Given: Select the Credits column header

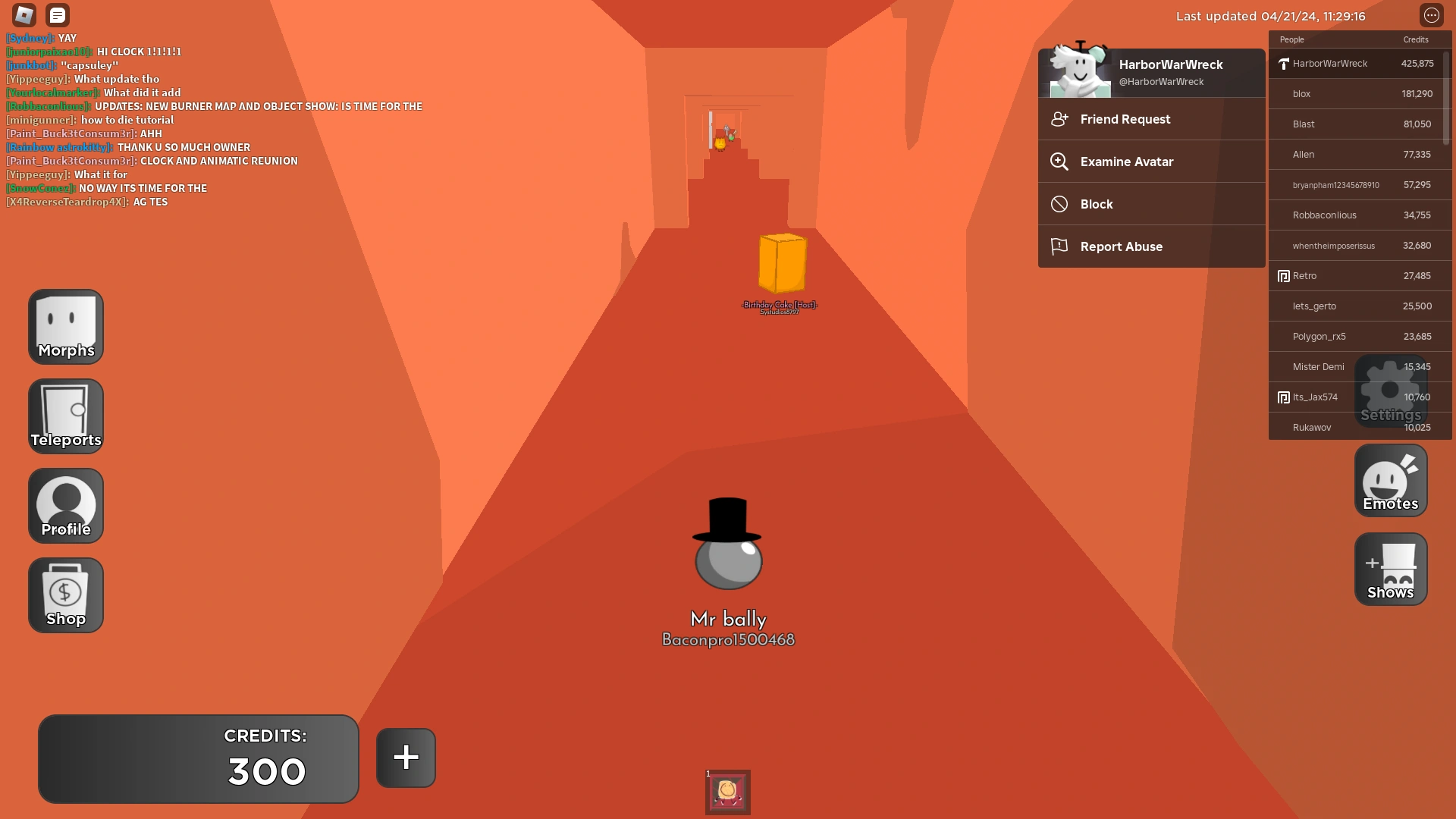Looking at the screenshot, I should [1417, 39].
